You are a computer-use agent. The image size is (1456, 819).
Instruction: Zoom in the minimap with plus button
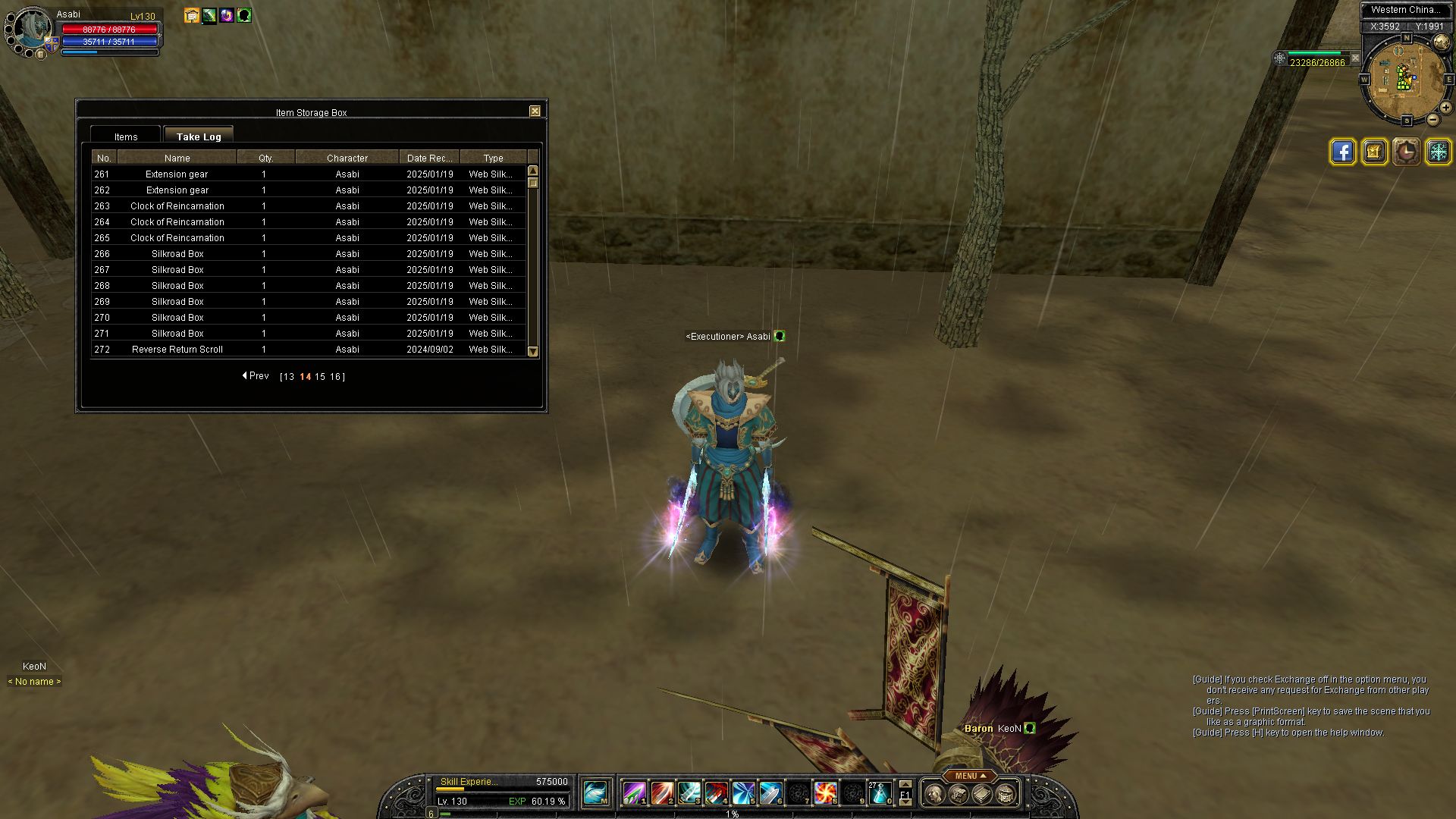coord(1445,108)
